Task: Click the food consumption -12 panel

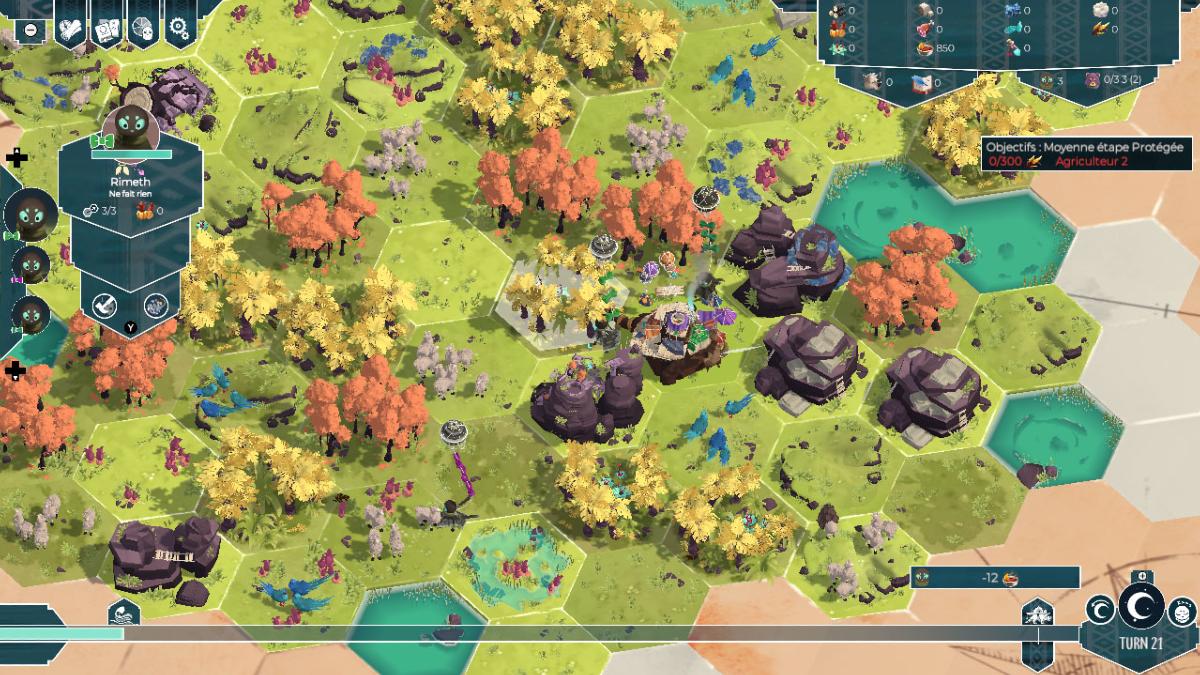Action: [995, 578]
